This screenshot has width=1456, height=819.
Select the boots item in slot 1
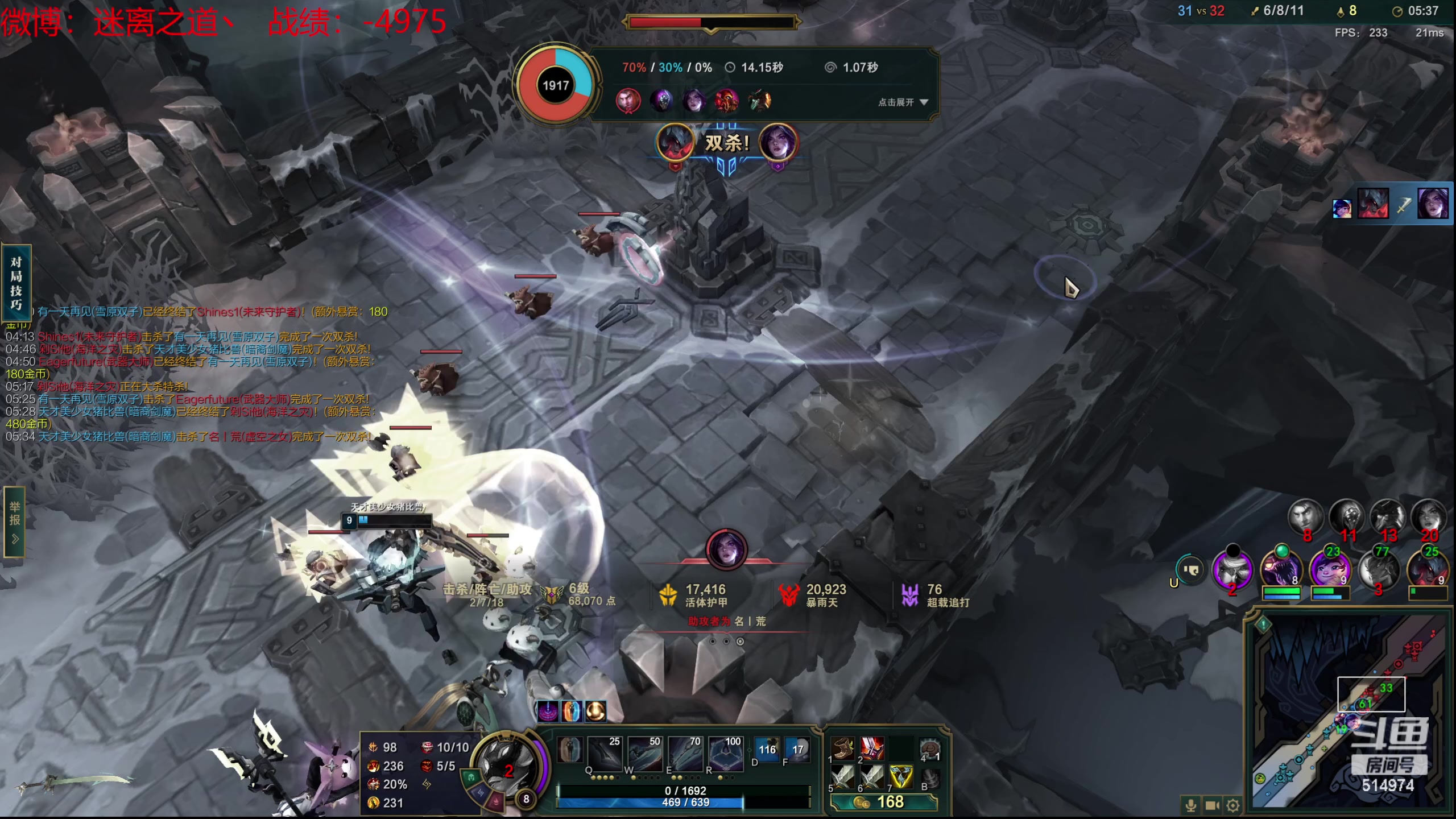point(843,750)
